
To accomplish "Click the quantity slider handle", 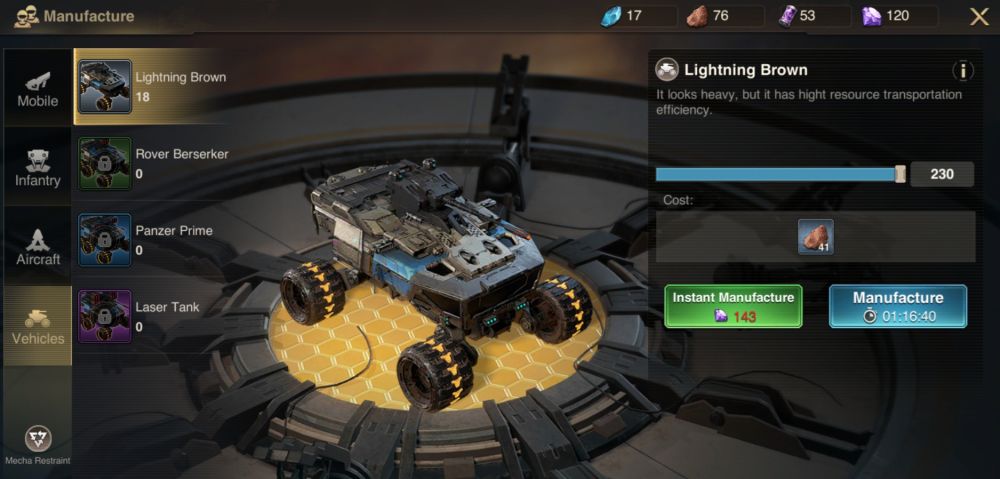I will click(x=900, y=174).
